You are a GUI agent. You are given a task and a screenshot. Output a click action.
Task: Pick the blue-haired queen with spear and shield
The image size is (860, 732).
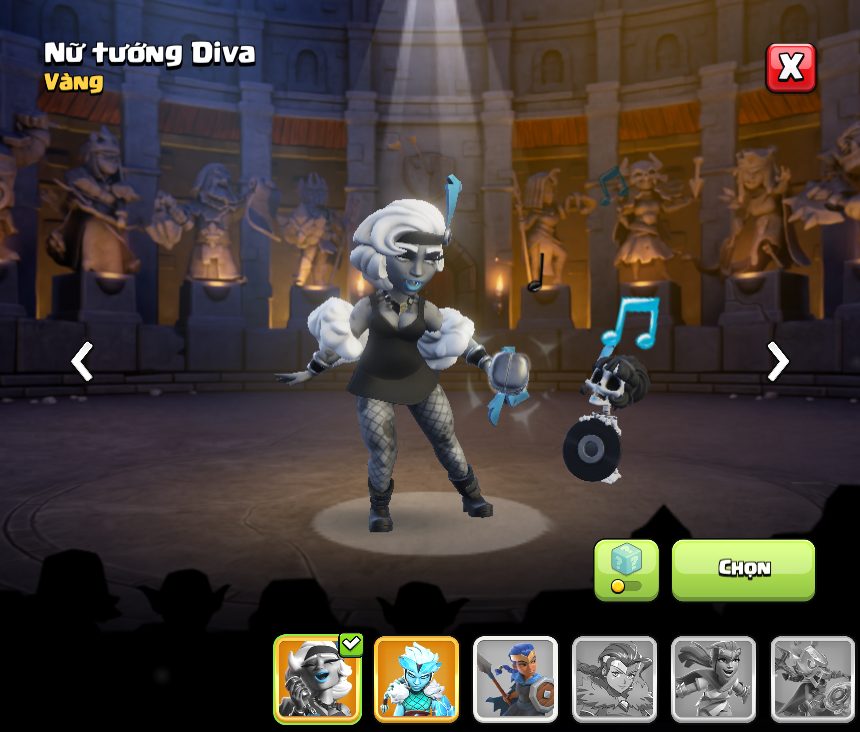tap(515, 679)
